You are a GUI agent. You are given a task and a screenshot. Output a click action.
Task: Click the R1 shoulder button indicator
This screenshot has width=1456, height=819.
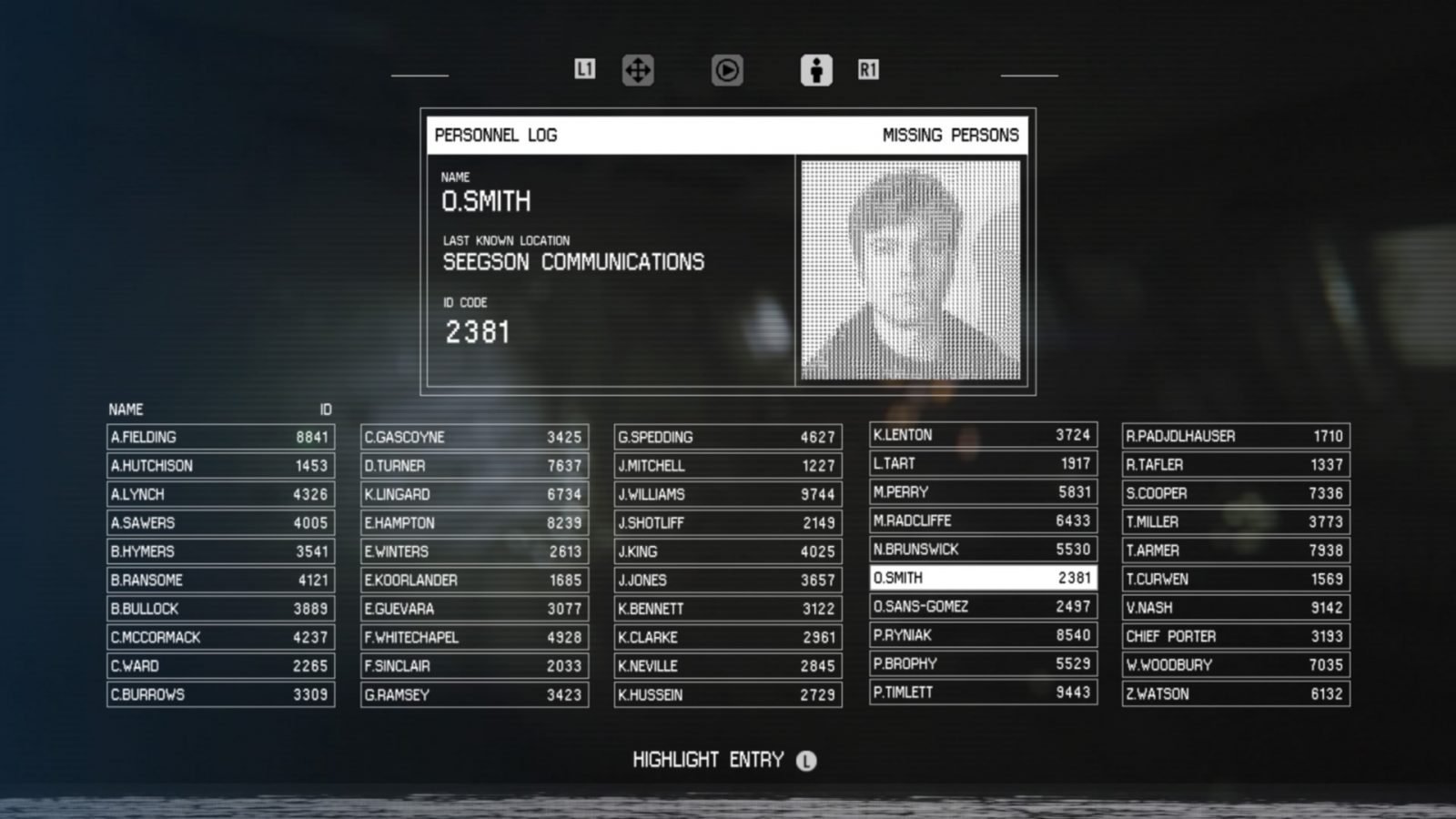click(869, 69)
